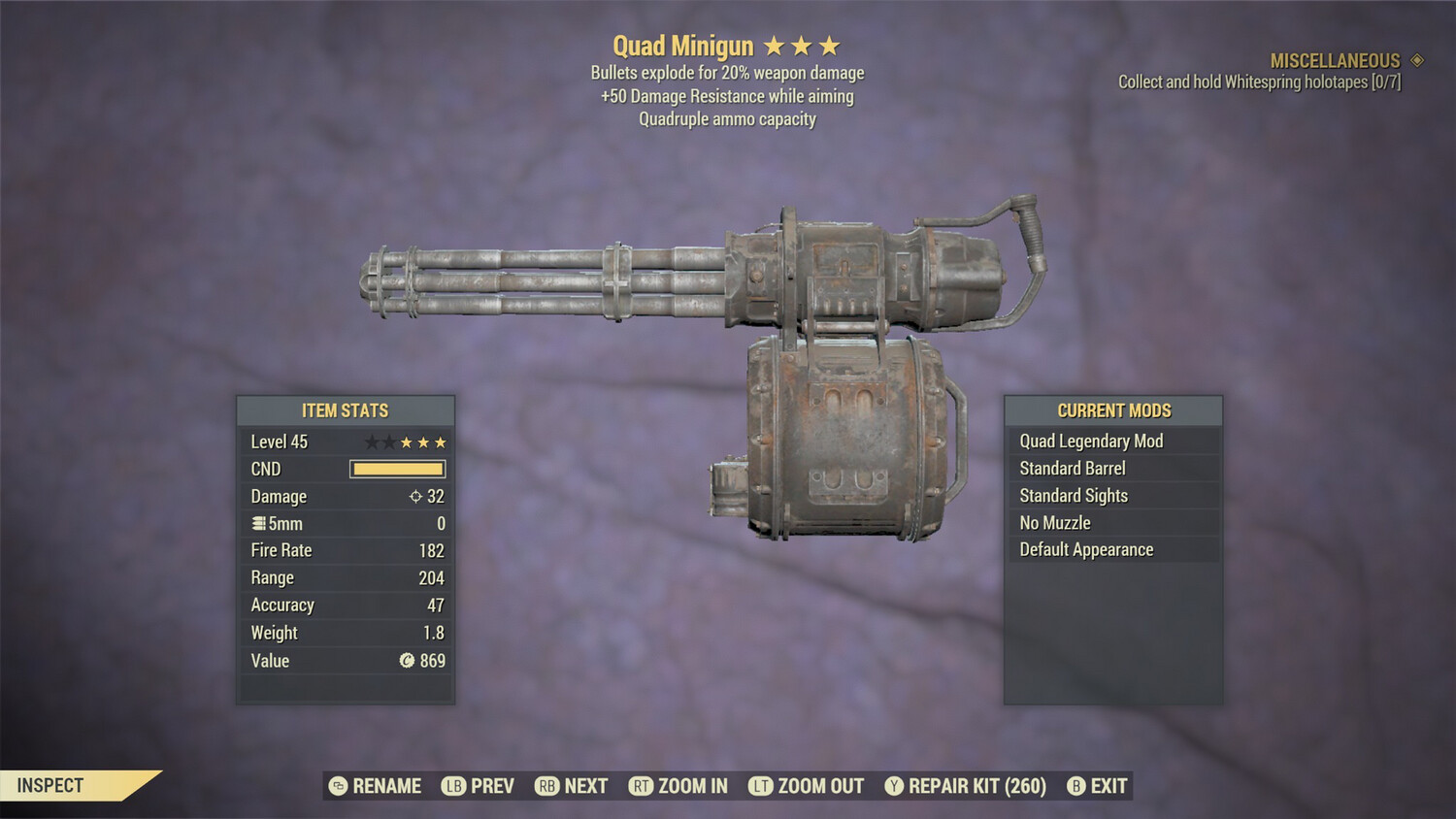Click the crosshair icon beside Damage value

click(417, 496)
